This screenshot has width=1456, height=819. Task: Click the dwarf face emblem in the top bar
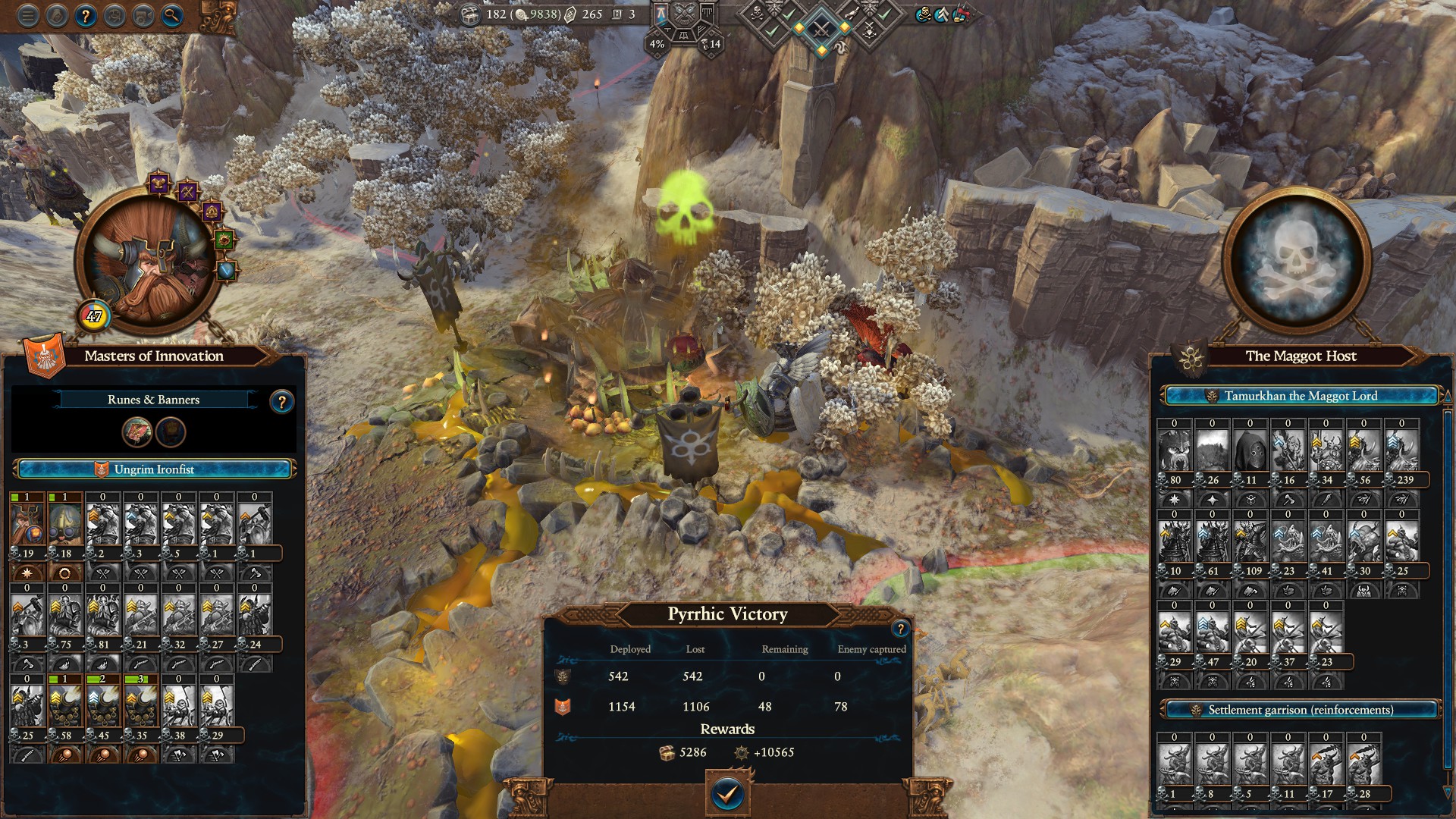684,13
